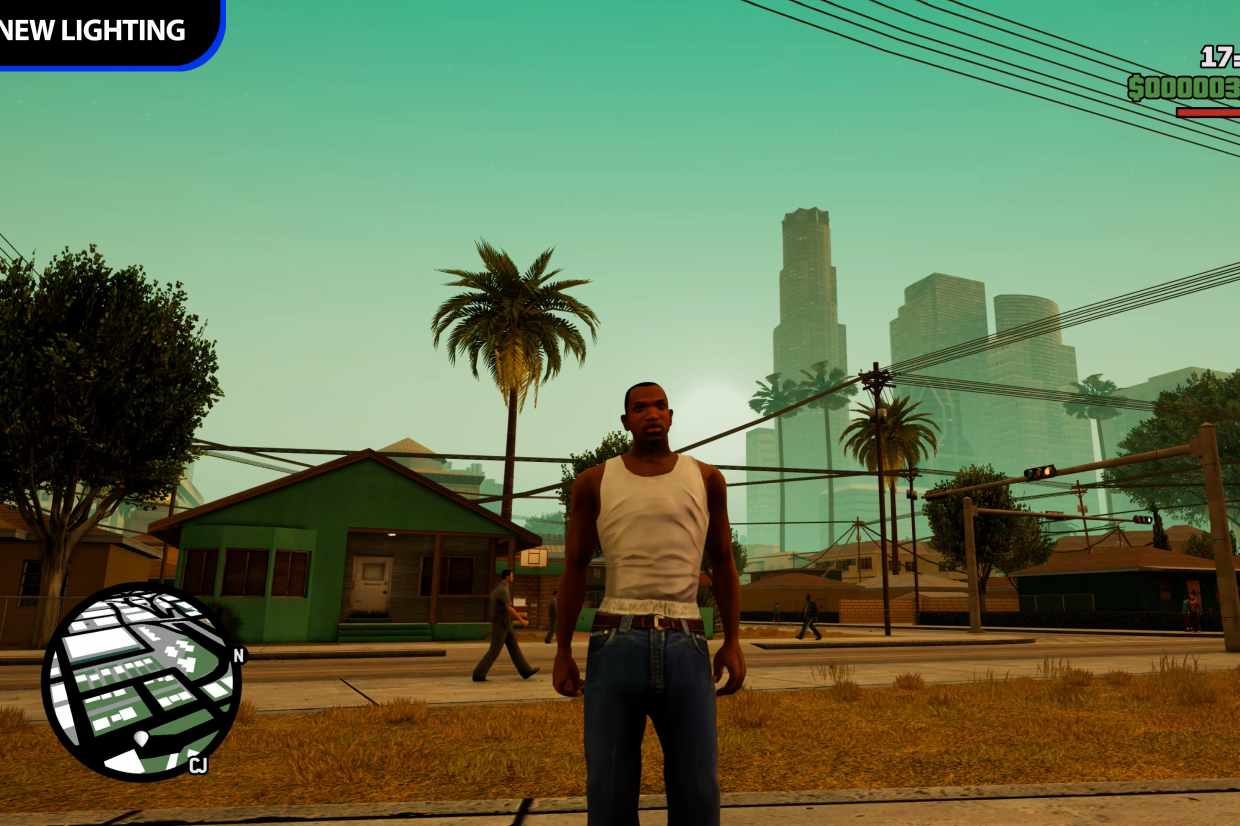
Task: Select the north N marker on the radar
Action: 238,656
